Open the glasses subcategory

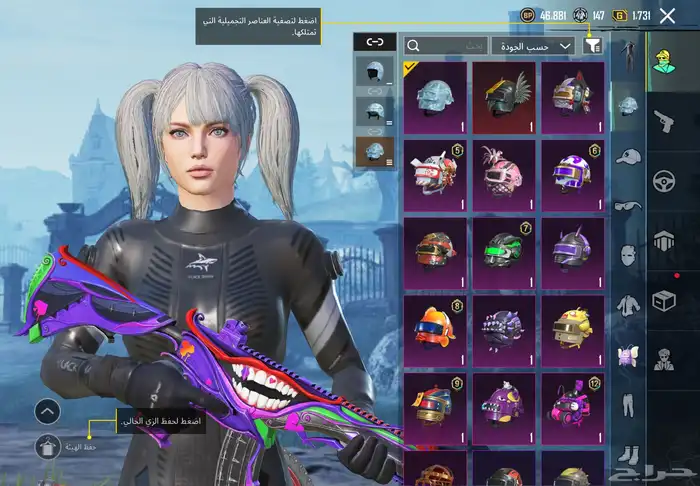[627, 206]
